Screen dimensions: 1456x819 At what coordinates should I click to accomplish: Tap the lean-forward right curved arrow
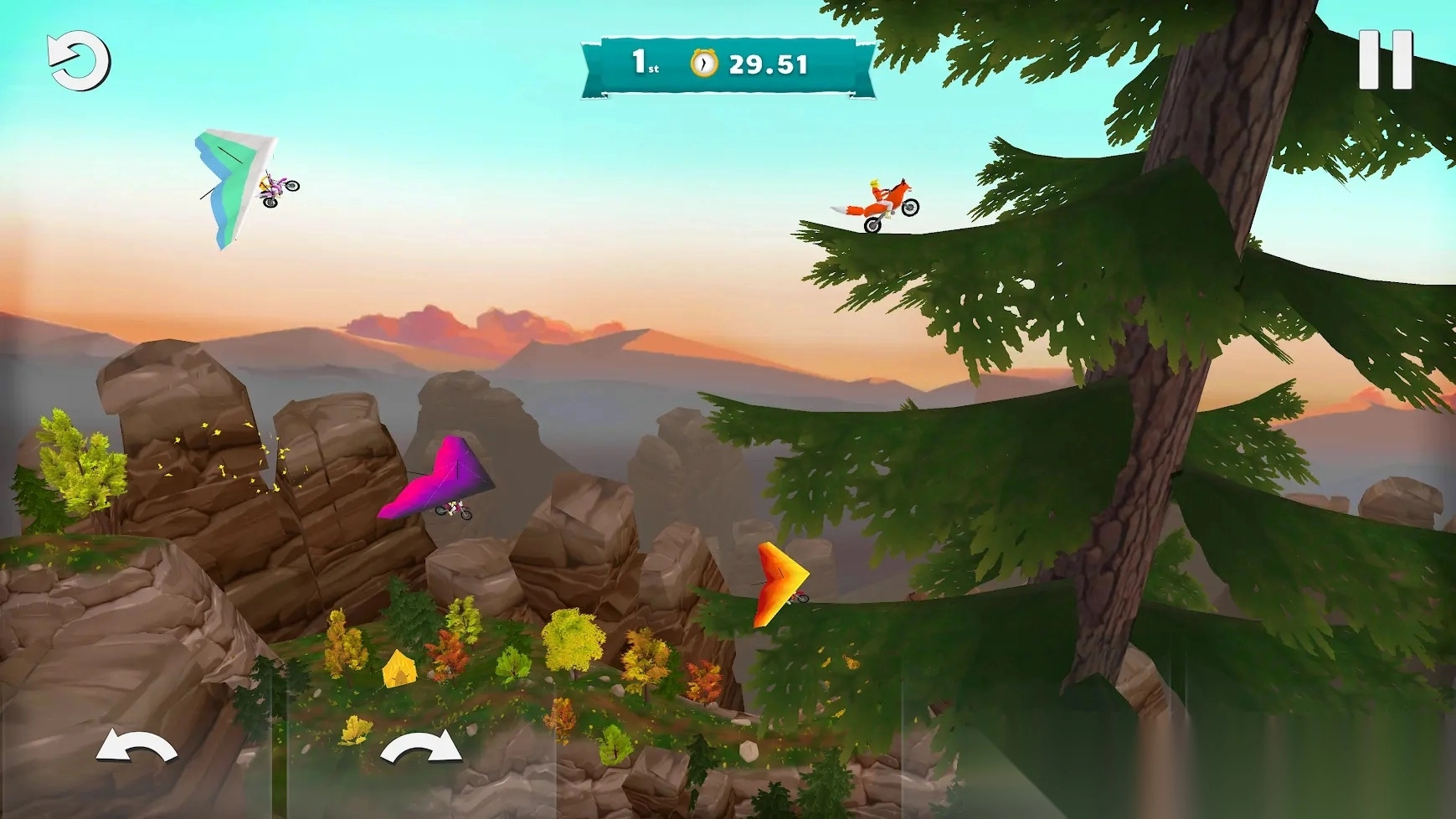click(421, 746)
